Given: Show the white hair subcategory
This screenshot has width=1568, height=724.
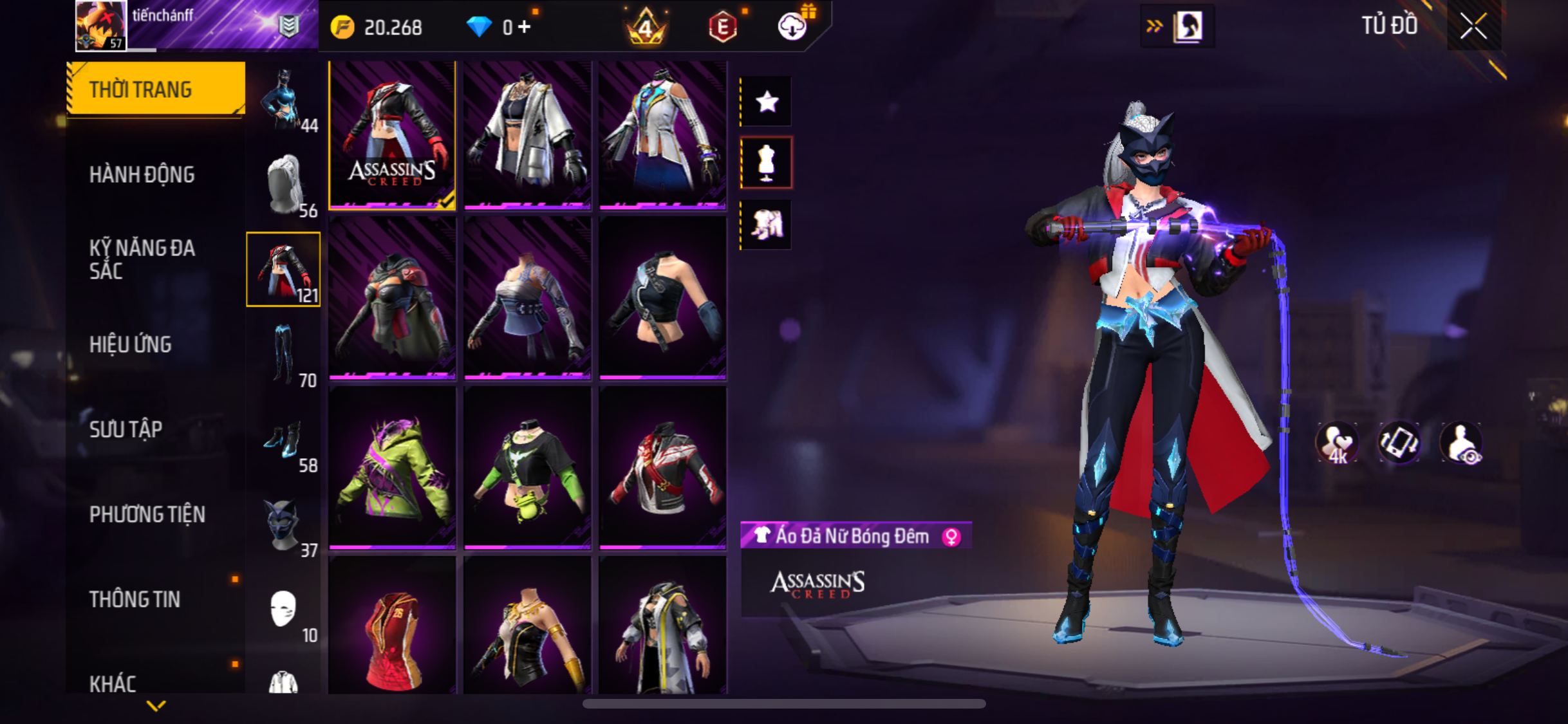Looking at the screenshot, I should (x=284, y=185).
